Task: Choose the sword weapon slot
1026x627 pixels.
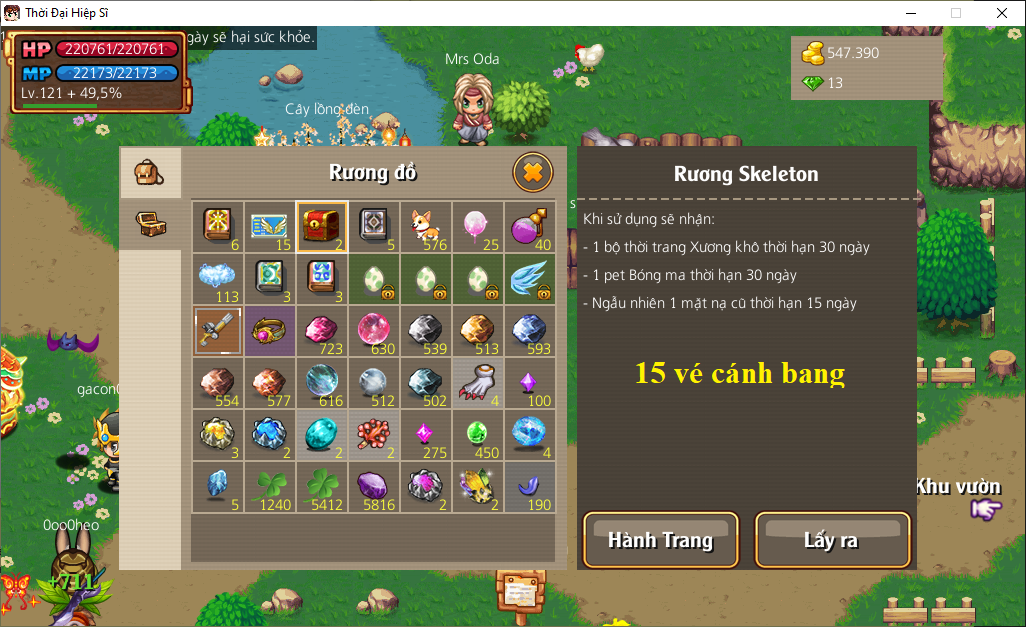Action: click(x=218, y=331)
